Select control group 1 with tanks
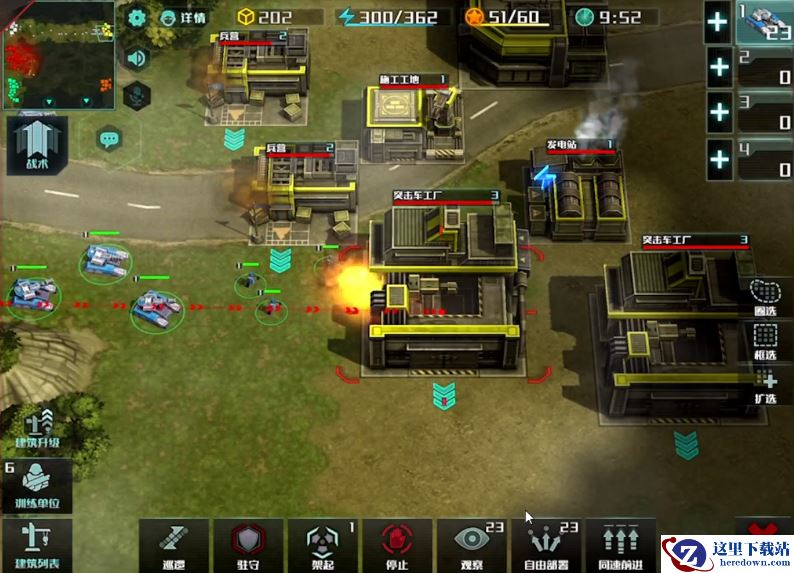794x573 pixels. [x=764, y=22]
